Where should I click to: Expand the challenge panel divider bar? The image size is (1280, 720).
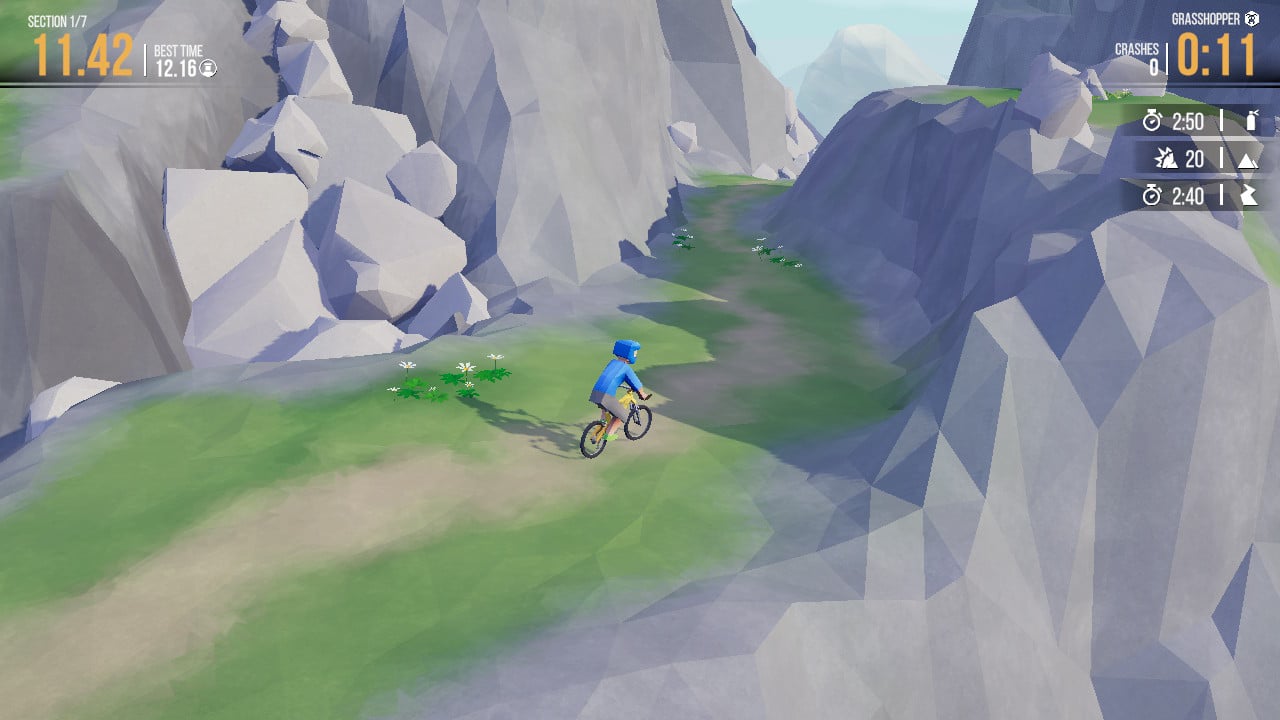coord(1222,159)
